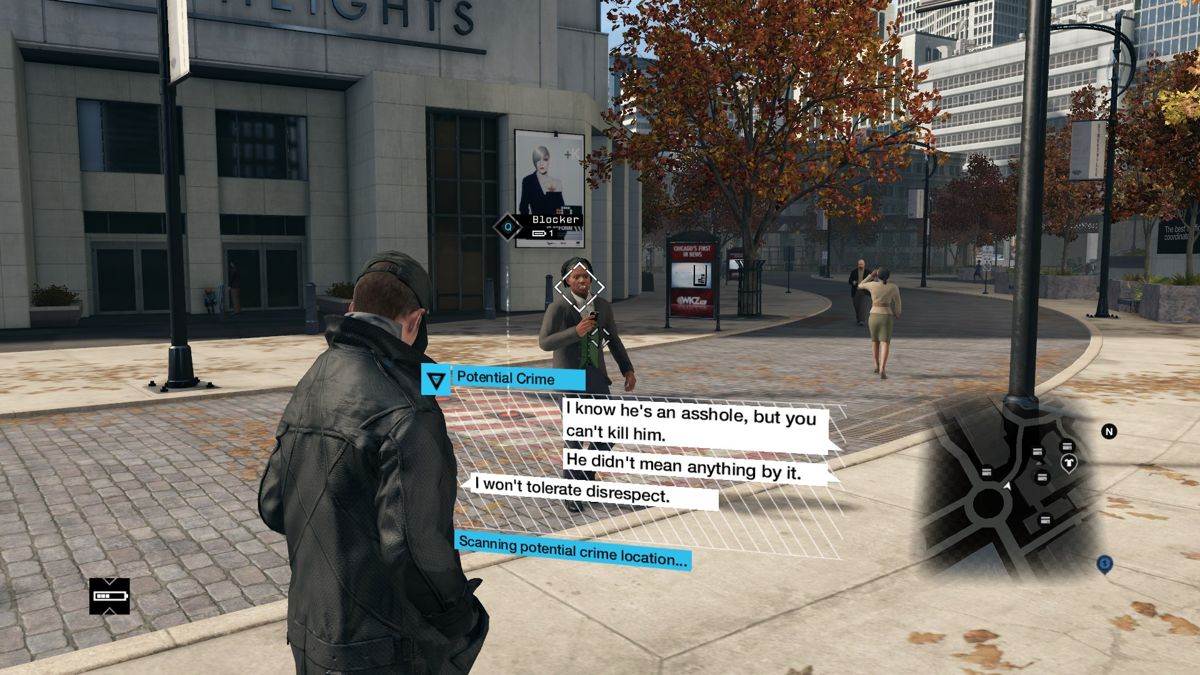
Task: Click the Potential Crime alert label
Action: point(504,378)
